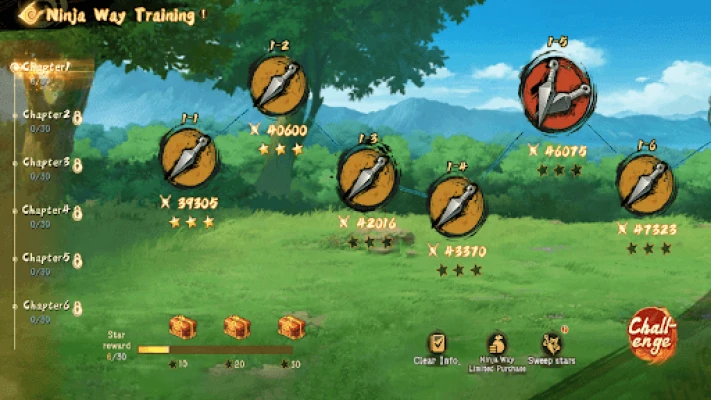711x400 pixels.
Task: Open the 20-star reward chest
Action: click(x=237, y=327)
